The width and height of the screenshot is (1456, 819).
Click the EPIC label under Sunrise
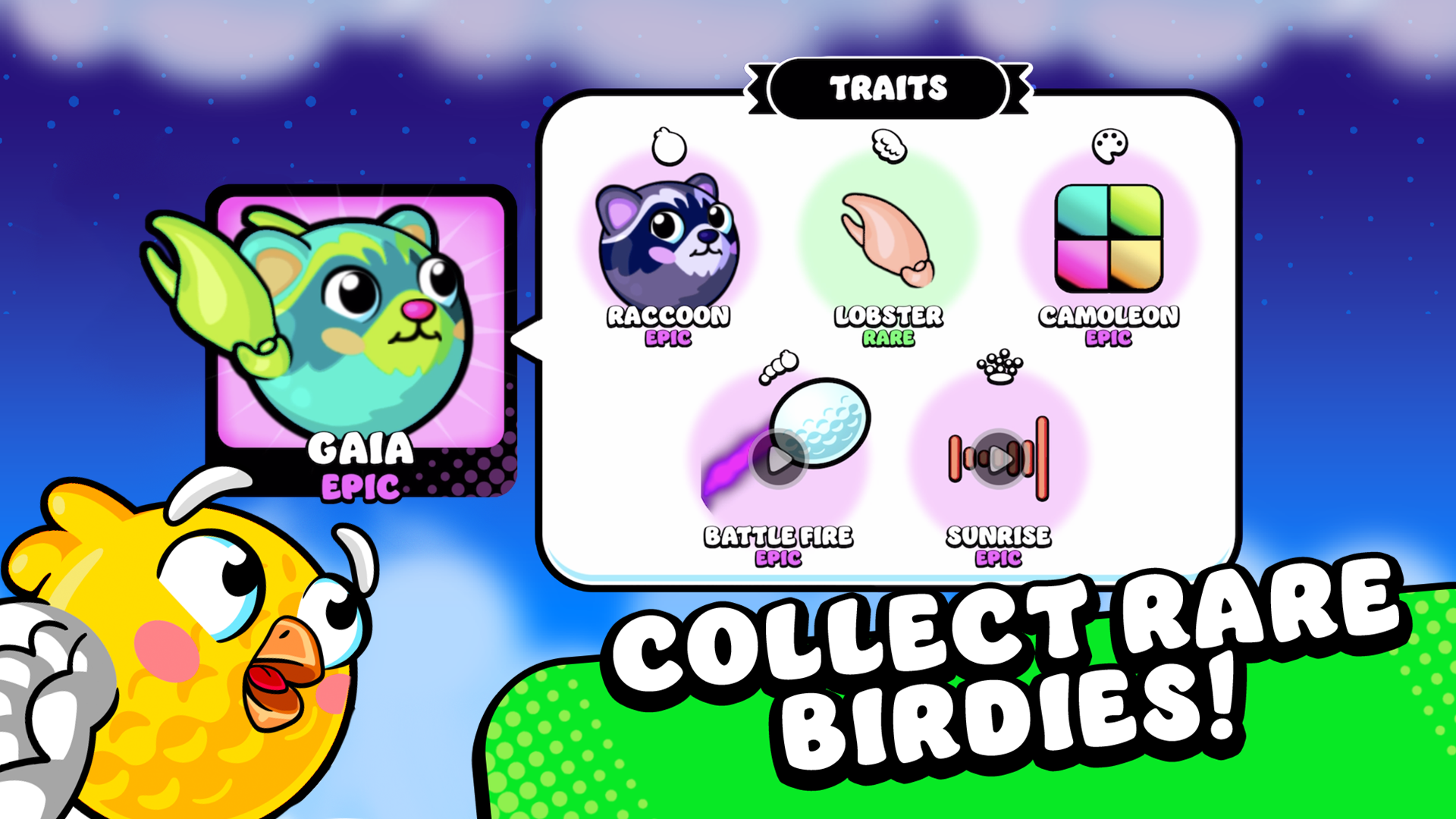[x=999, y=557]
